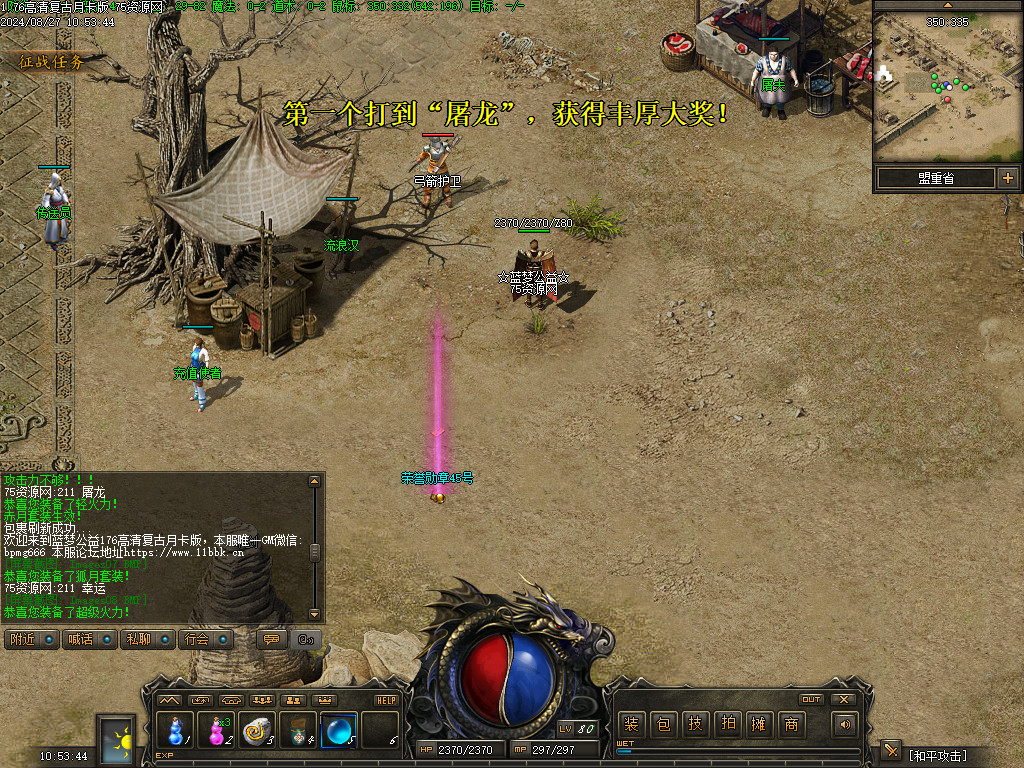
Task: Open the 包 bag inventory
Action: coord(663,725)
